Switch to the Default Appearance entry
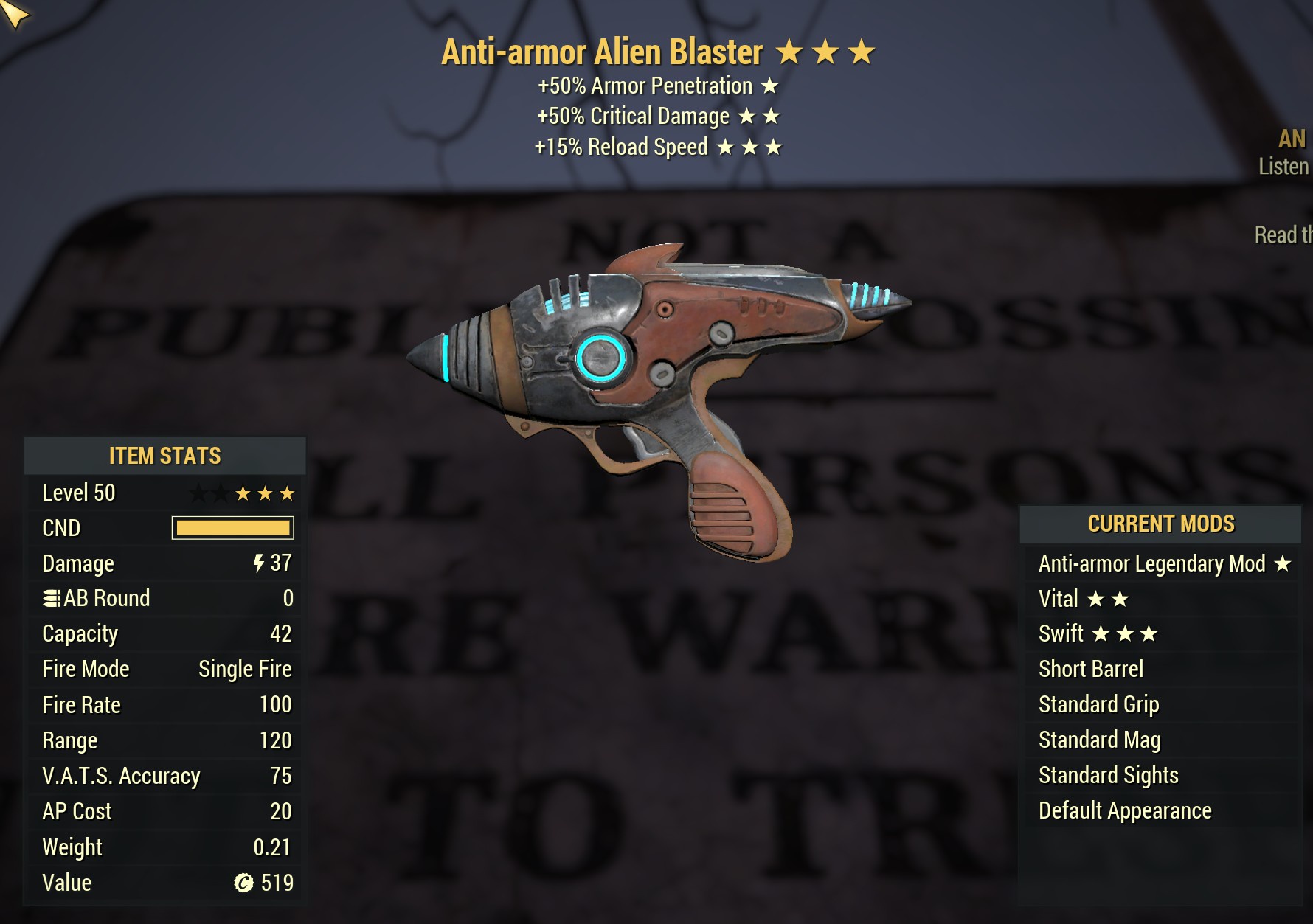This screenshot has width=1313, height=924. click(1124, 810)
